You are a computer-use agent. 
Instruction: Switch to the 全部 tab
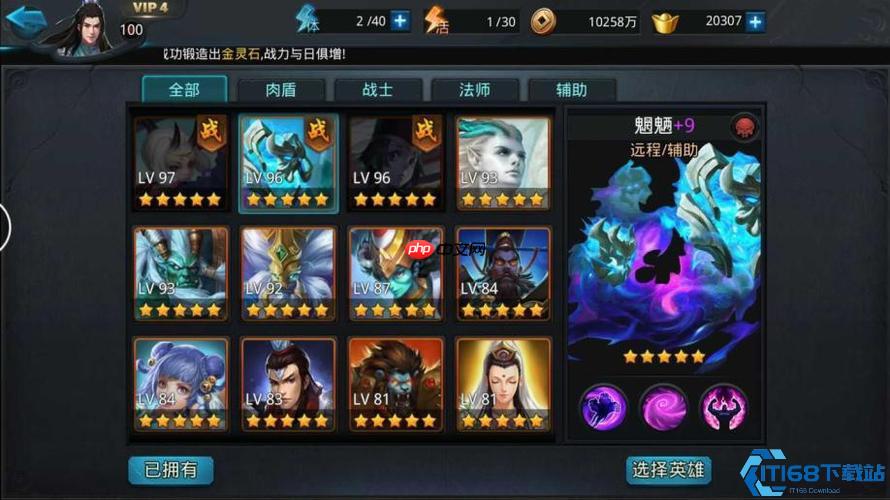pos(184,90)
